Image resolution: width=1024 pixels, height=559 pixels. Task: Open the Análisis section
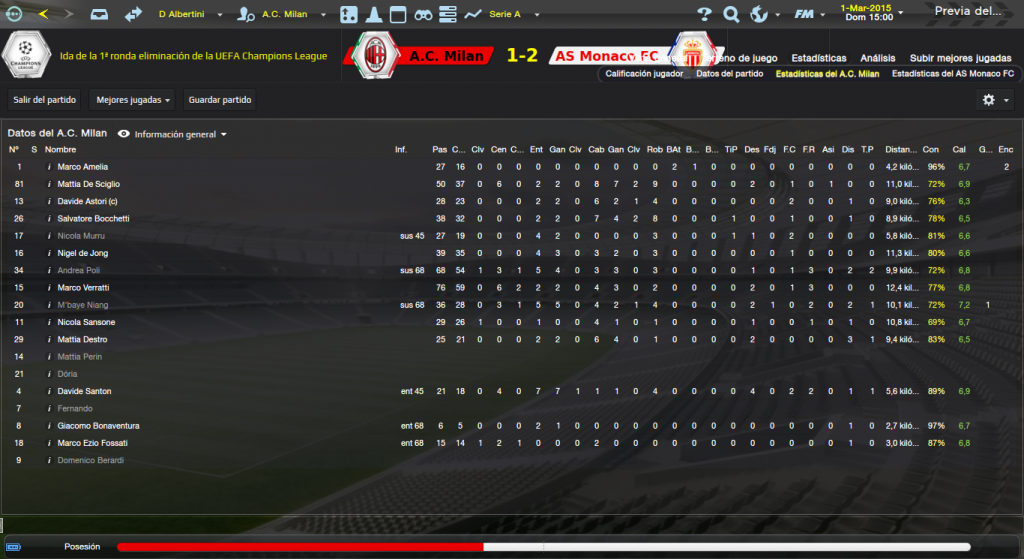878,58
